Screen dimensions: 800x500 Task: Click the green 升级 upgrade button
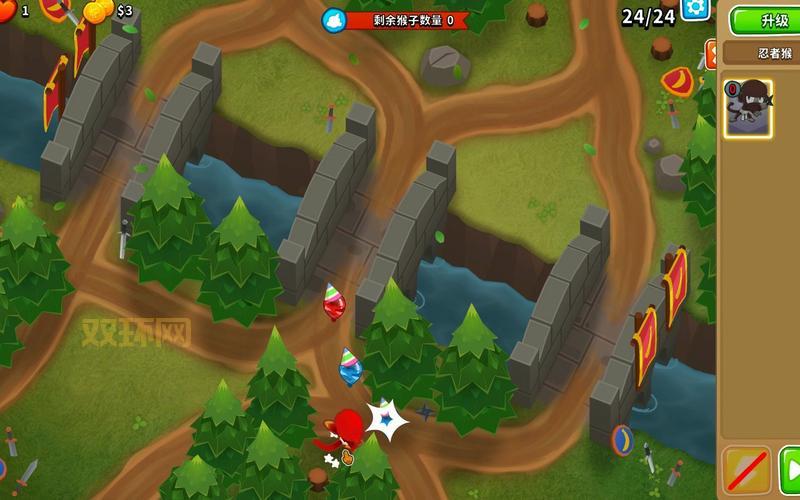[x=769, y=20]
